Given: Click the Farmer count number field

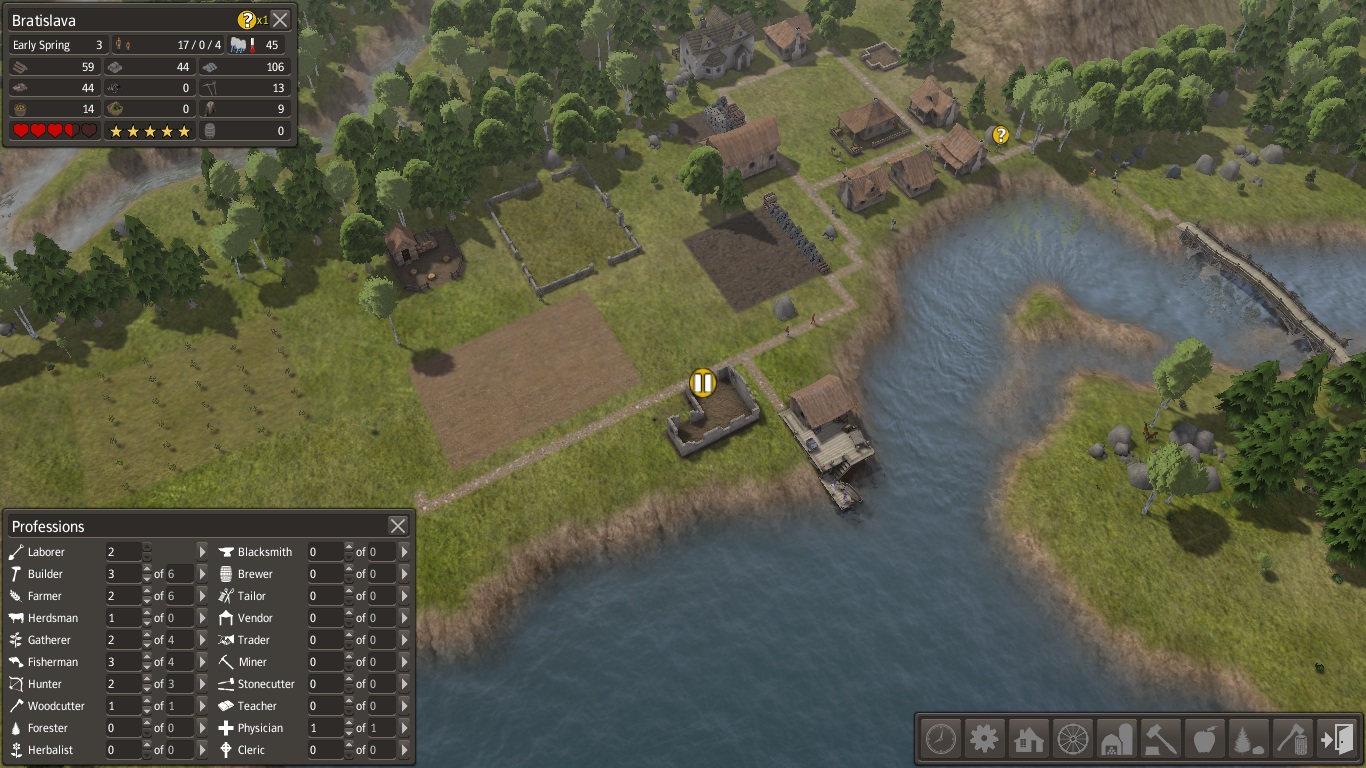Looking at the screenshot, I should 123,596.
